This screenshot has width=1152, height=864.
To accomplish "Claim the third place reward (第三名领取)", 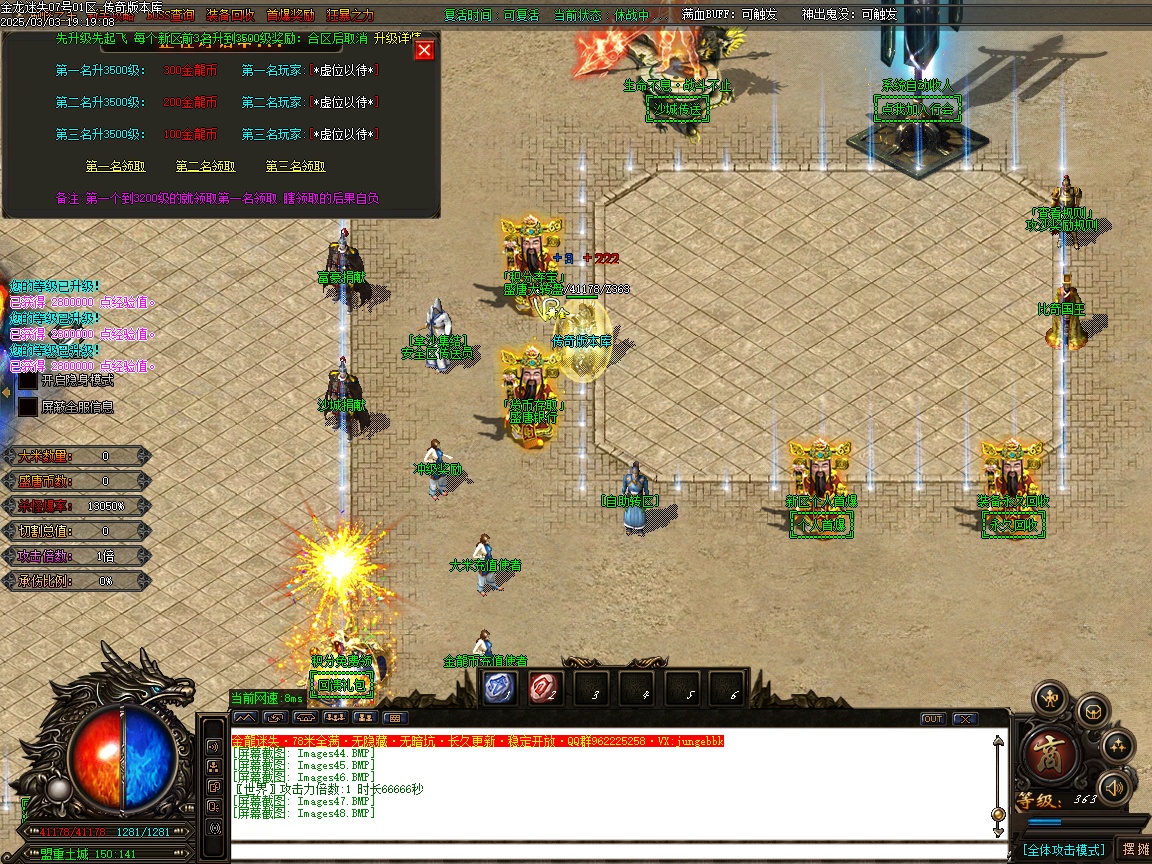I will pos(295,167).
